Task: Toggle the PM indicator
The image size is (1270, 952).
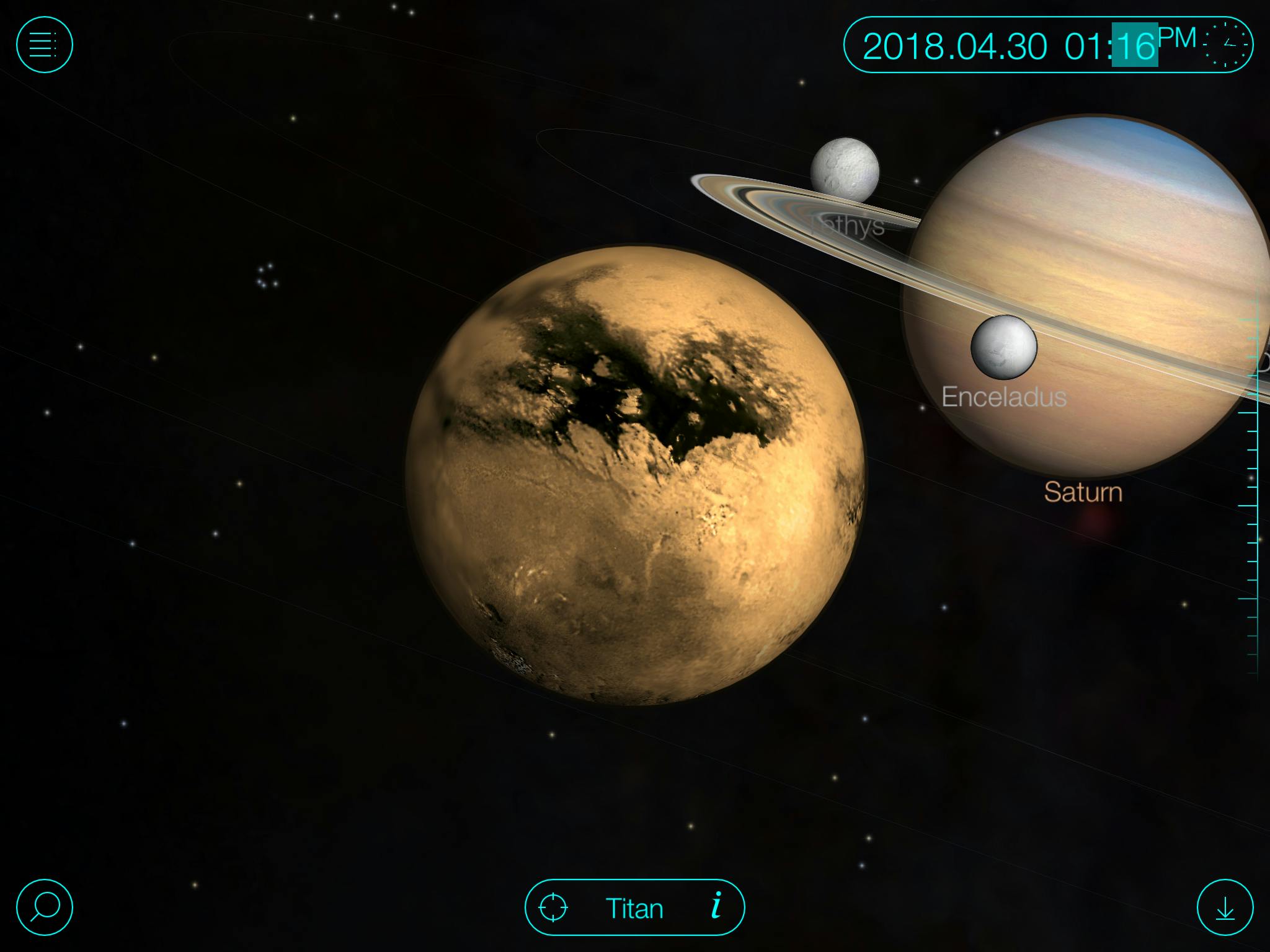Action: (1177, 38)
